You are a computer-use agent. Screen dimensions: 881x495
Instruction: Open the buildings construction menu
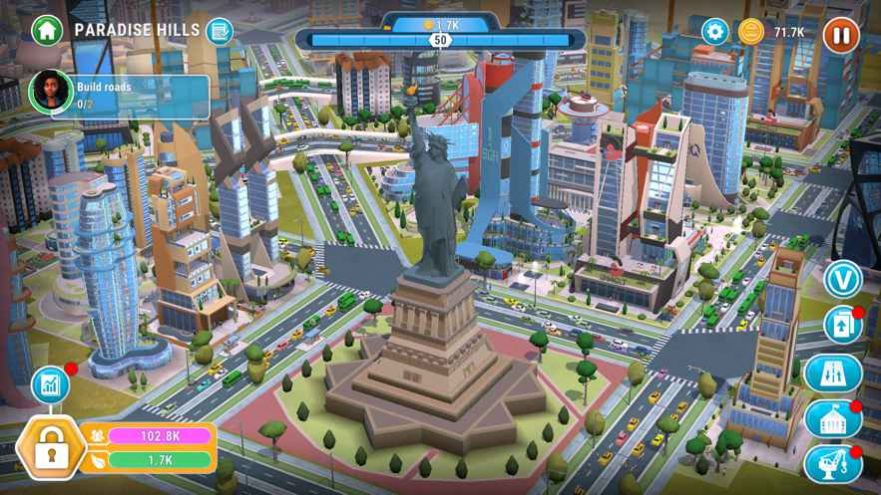coord(833,418)
